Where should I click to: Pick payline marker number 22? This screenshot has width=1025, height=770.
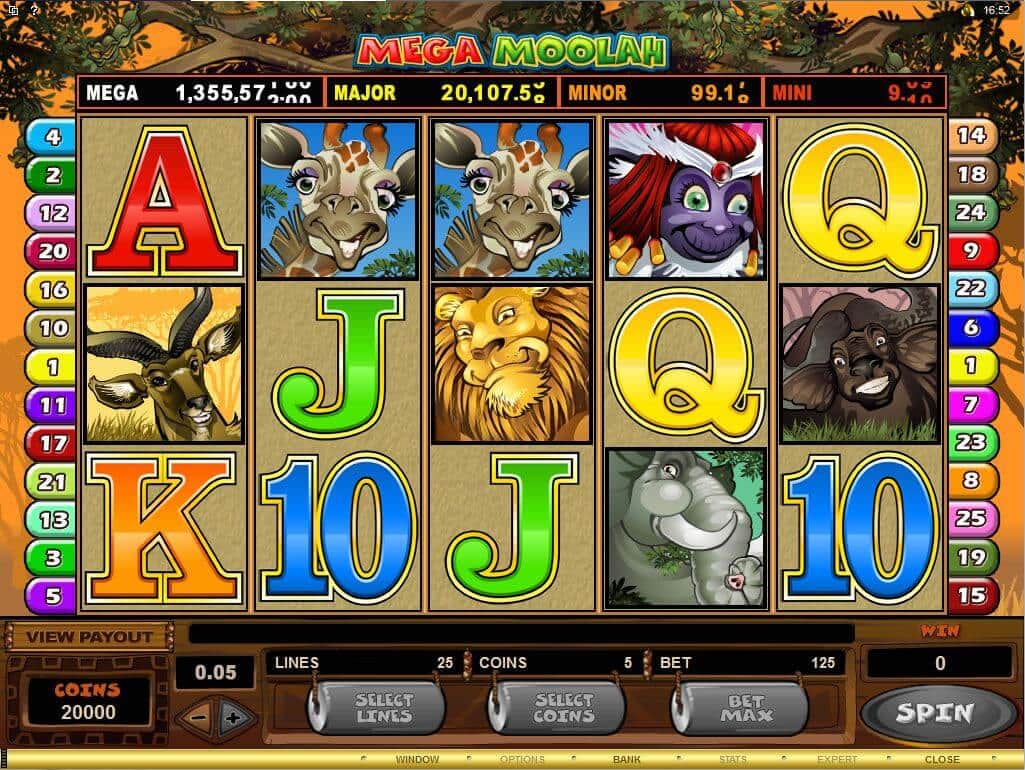point(971,289)
